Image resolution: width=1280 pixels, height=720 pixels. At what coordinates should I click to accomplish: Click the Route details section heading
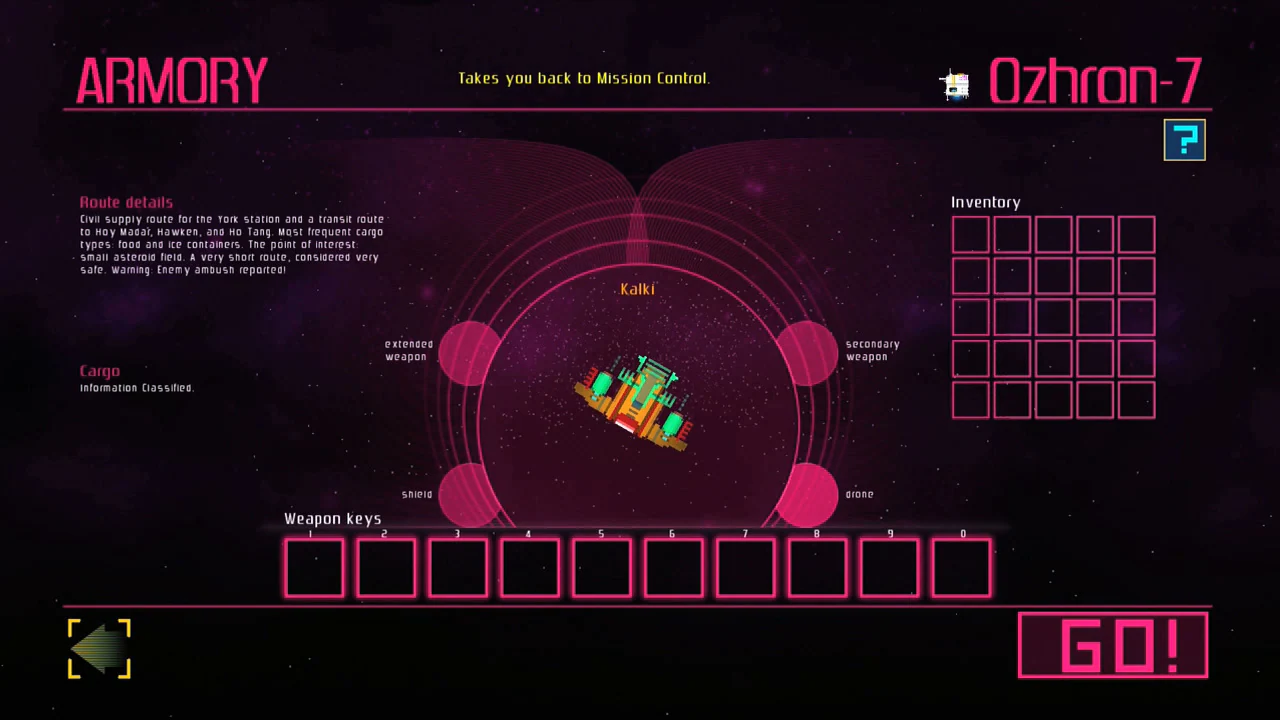126,202
